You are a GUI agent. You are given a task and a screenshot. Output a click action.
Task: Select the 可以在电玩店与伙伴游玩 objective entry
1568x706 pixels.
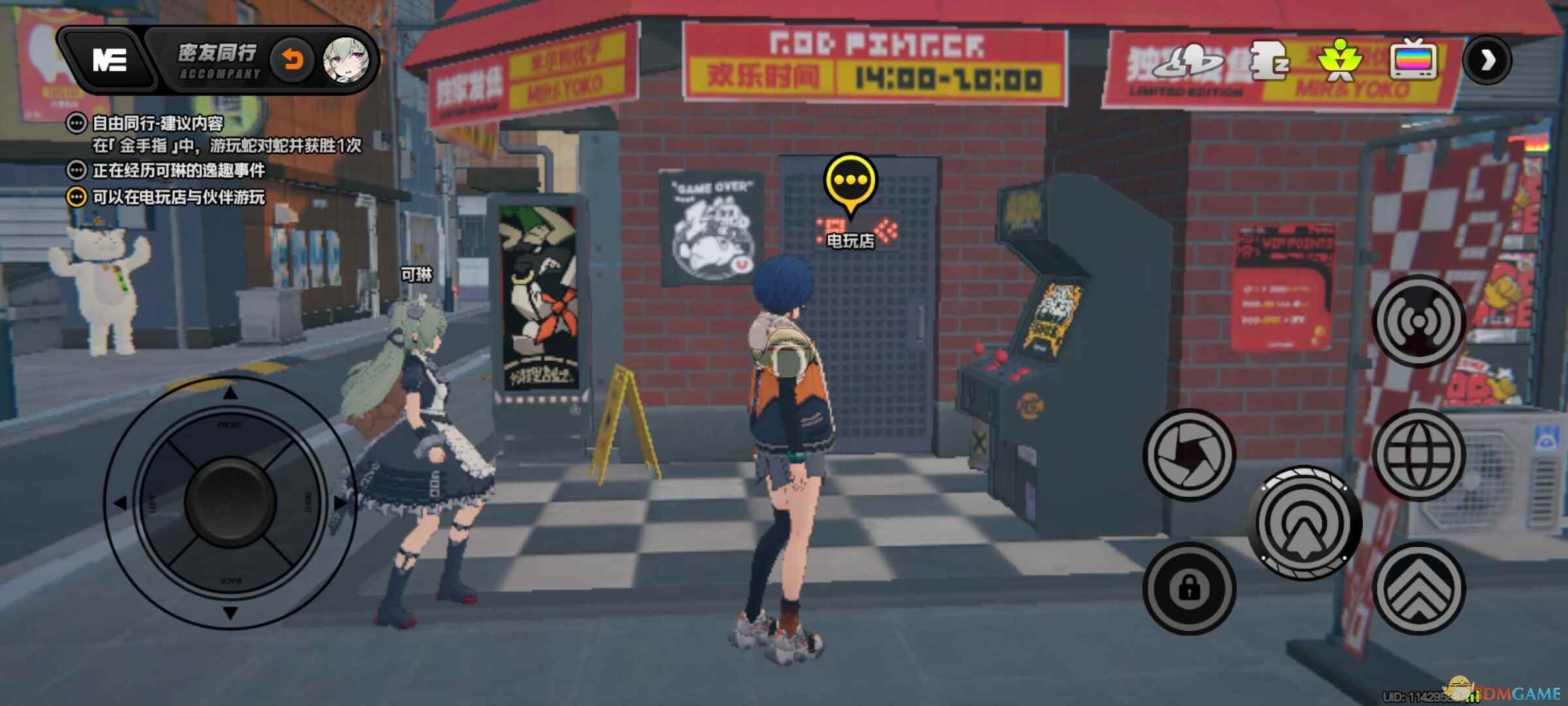[x=178, y=197]
